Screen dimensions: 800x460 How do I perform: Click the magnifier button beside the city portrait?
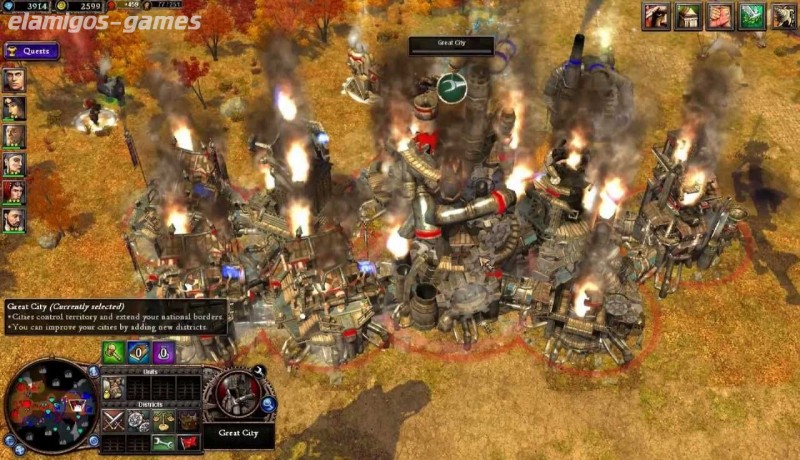[268, 404]
